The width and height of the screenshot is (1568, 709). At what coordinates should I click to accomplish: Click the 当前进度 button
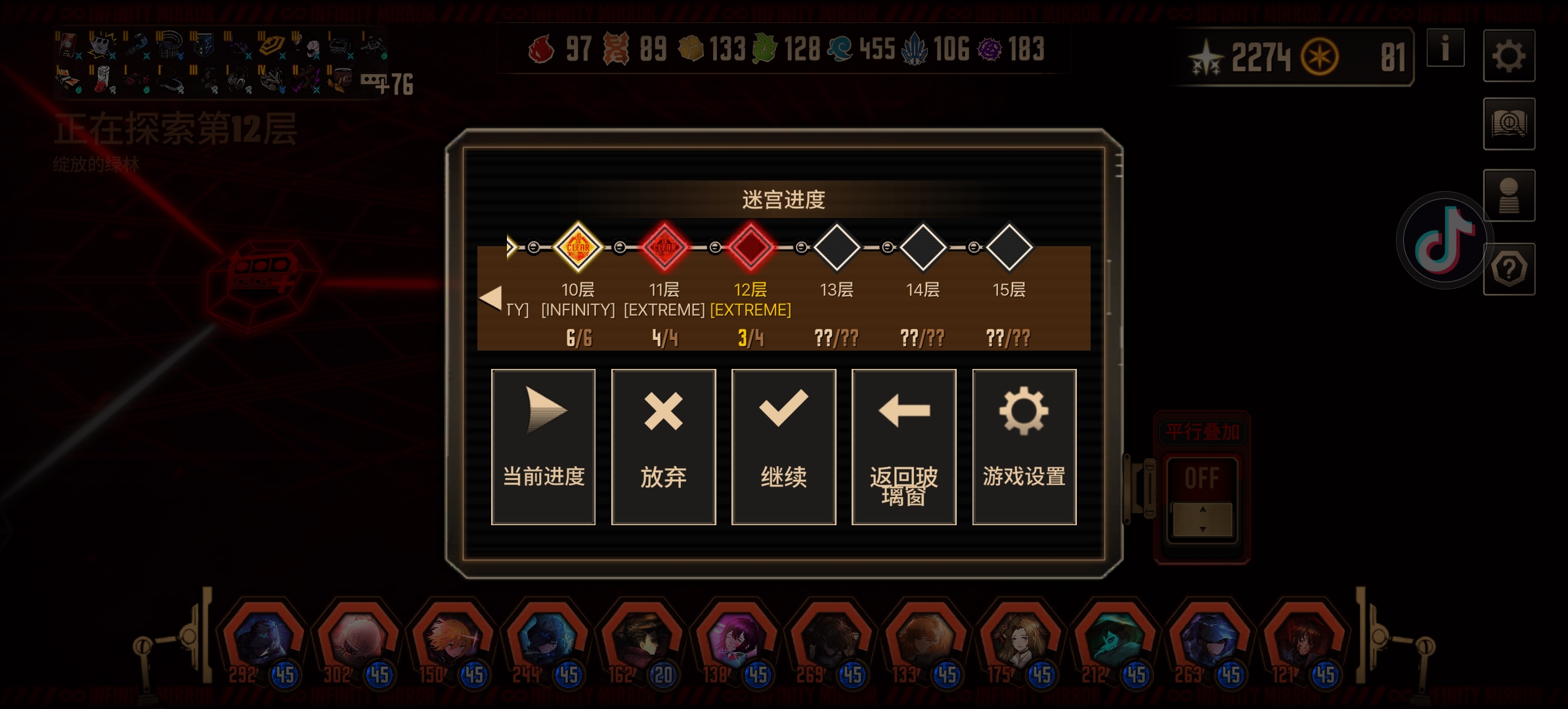[543, 446]
